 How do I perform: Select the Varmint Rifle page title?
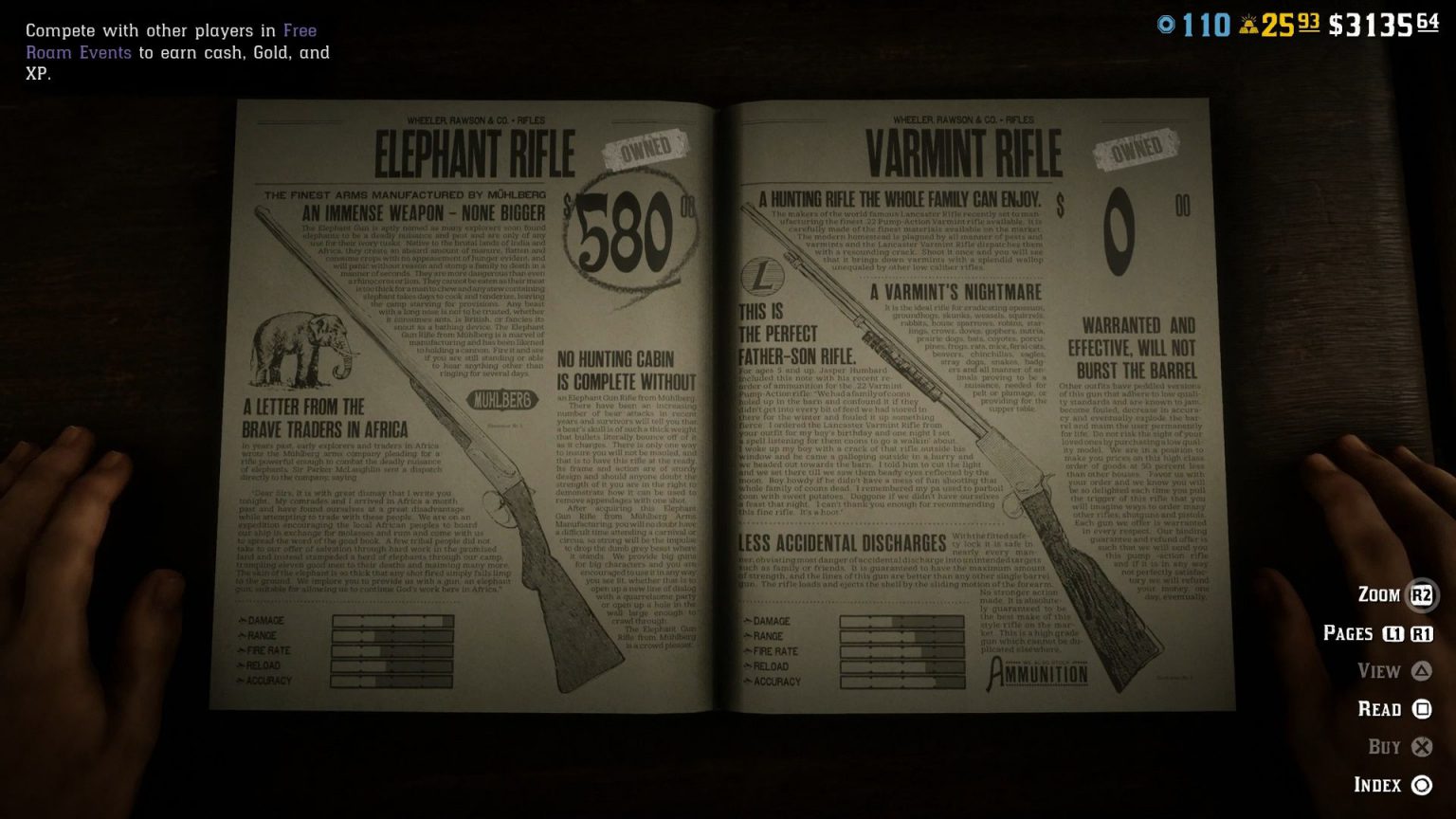click(967, 149)
